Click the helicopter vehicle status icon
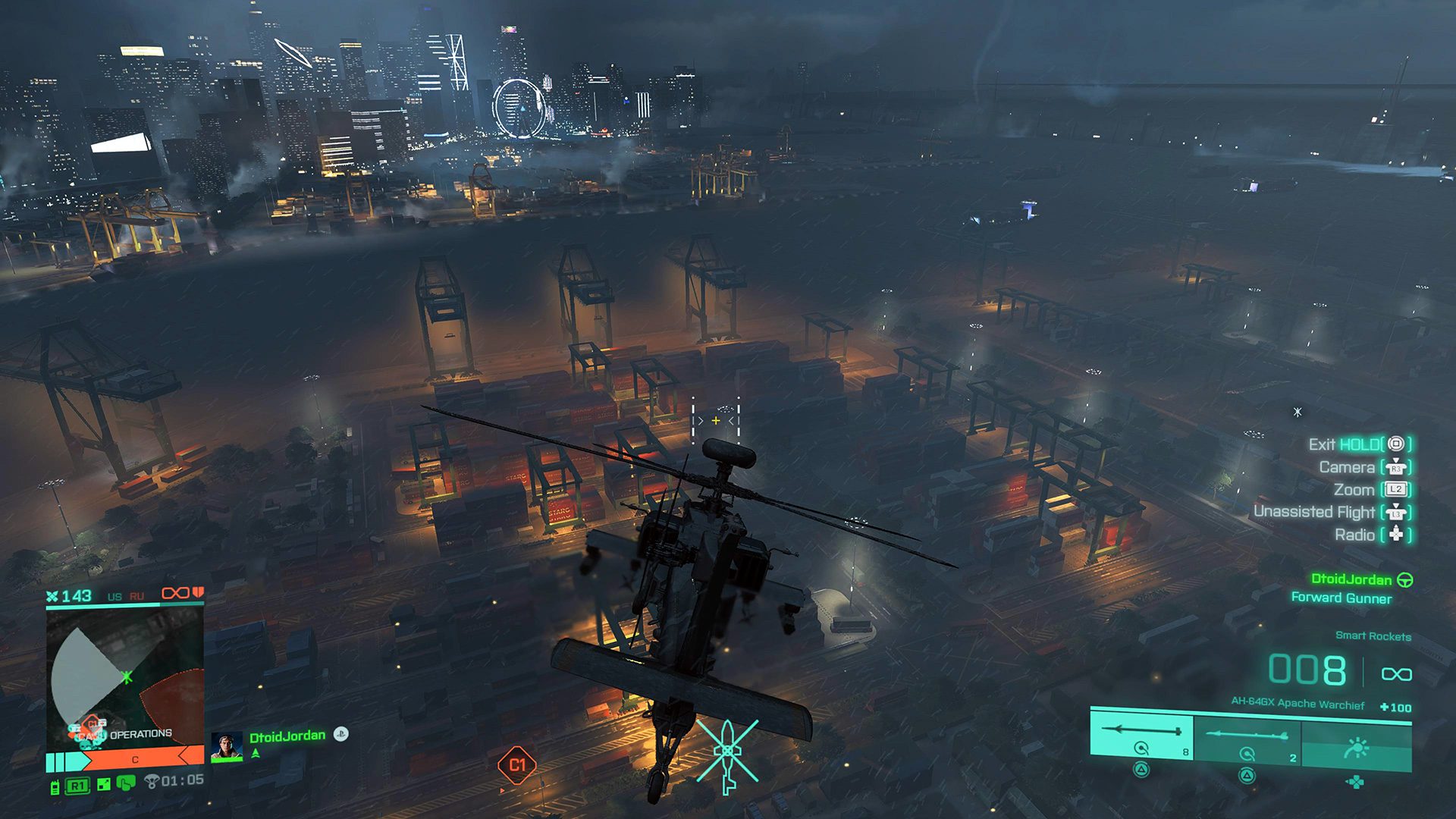Viewport: 1456px width, 819px height. tap(727, 753)
